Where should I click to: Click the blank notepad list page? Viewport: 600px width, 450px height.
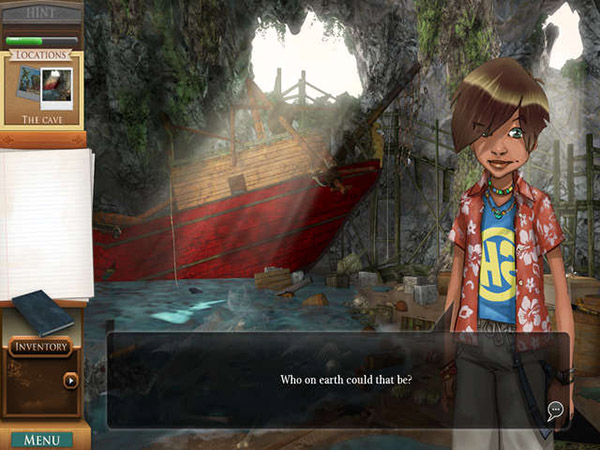[46, 222]
